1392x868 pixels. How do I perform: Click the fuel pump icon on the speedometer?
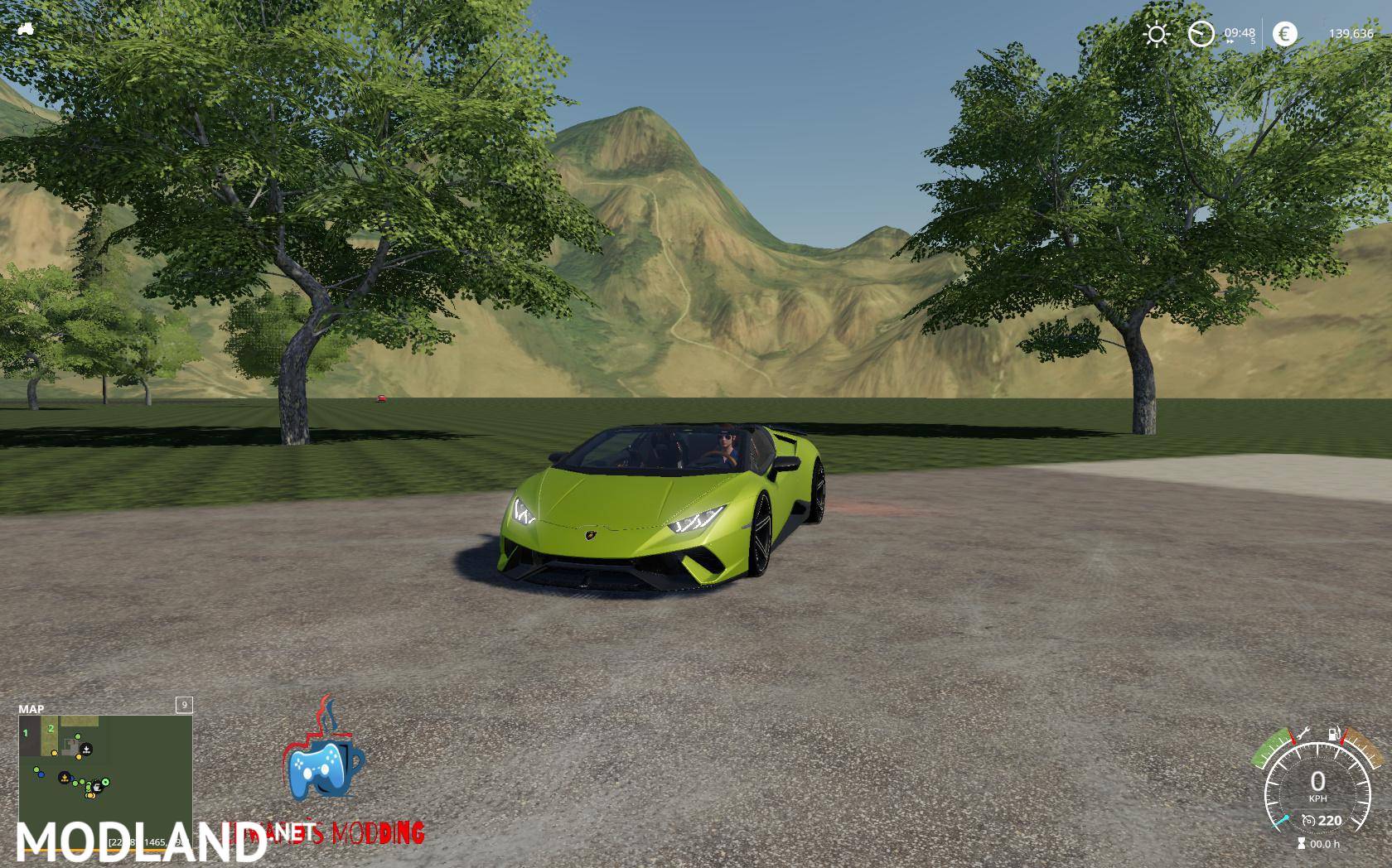(x=1333, y=733)
